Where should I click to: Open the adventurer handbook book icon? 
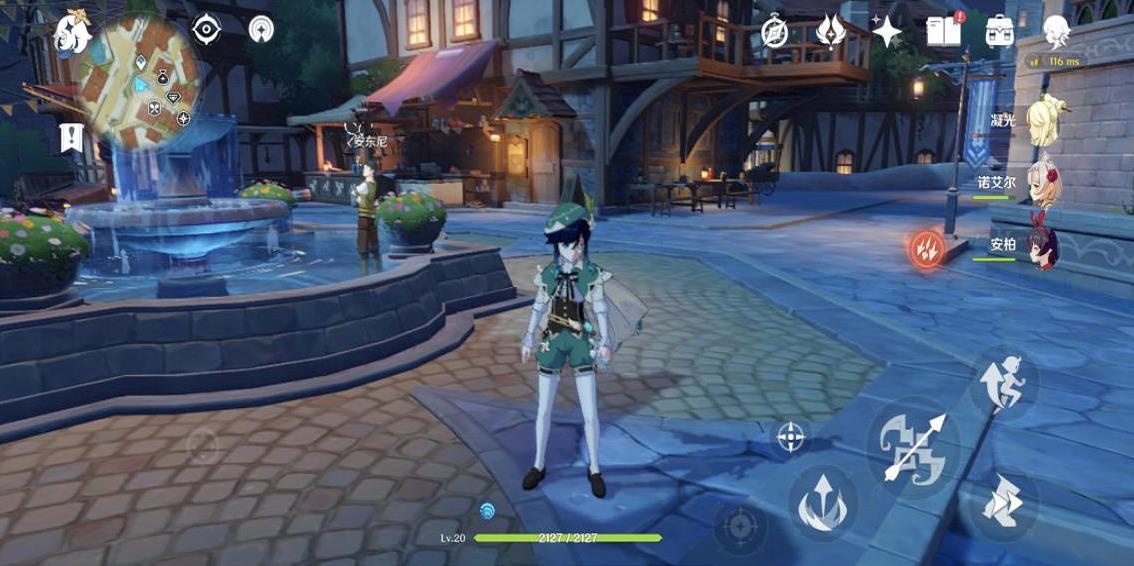click(943, 32)
